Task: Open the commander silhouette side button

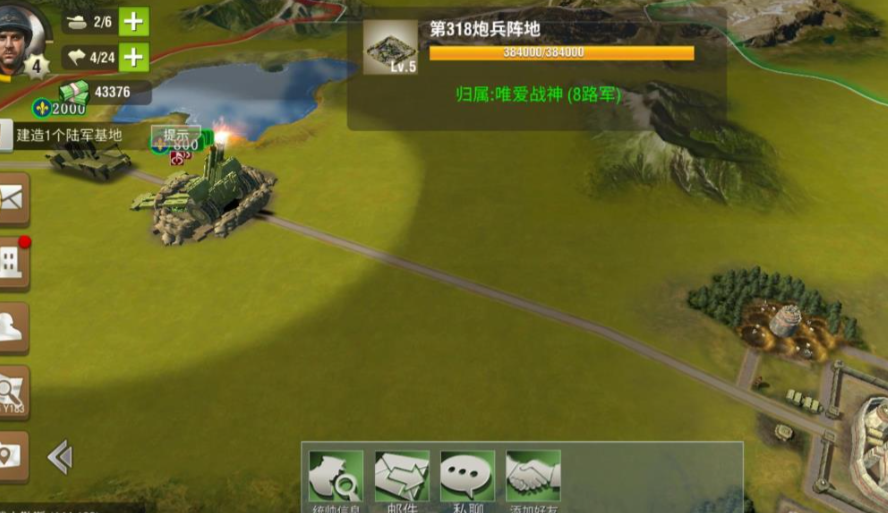Action: coord(12,329)
